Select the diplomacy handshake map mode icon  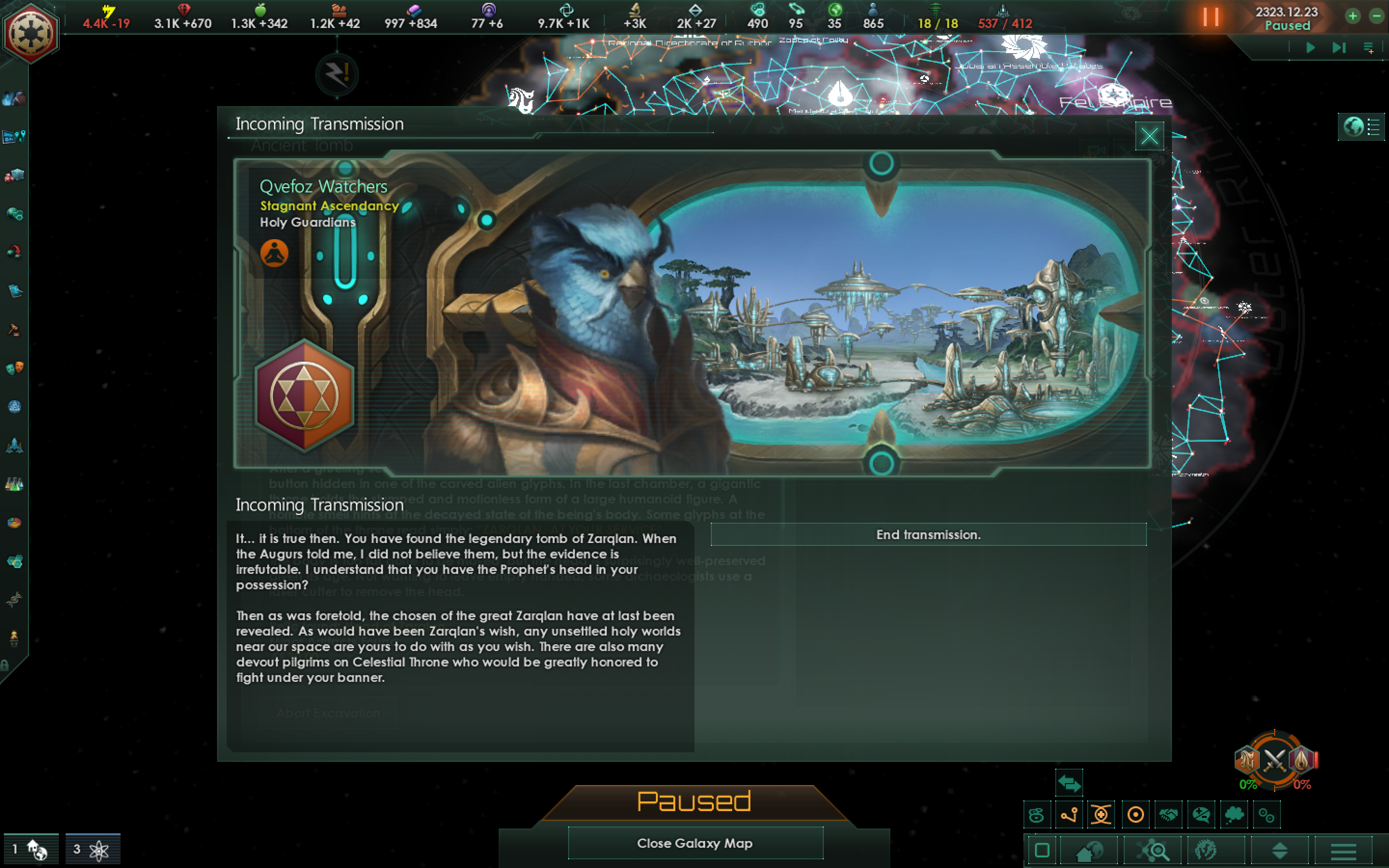(1168, 814)
